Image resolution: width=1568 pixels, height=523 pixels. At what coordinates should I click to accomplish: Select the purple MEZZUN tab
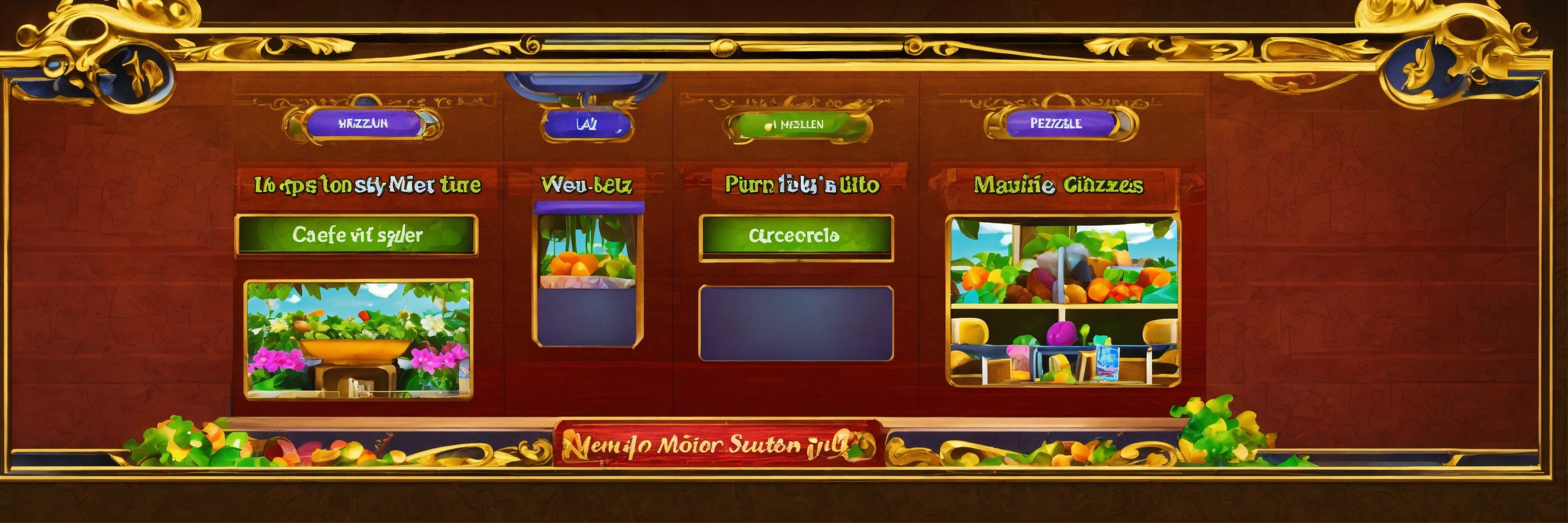point(363,123)
